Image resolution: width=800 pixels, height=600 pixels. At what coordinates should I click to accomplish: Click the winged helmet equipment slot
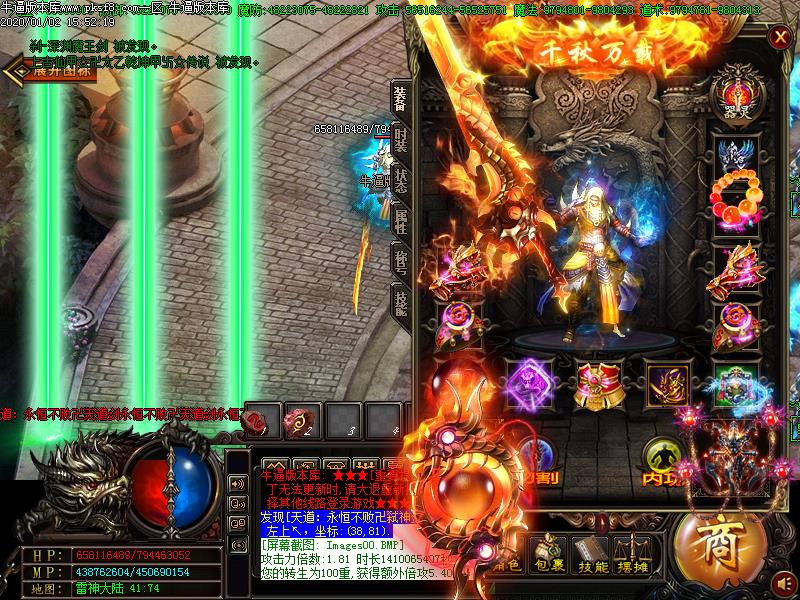(735, 155)
